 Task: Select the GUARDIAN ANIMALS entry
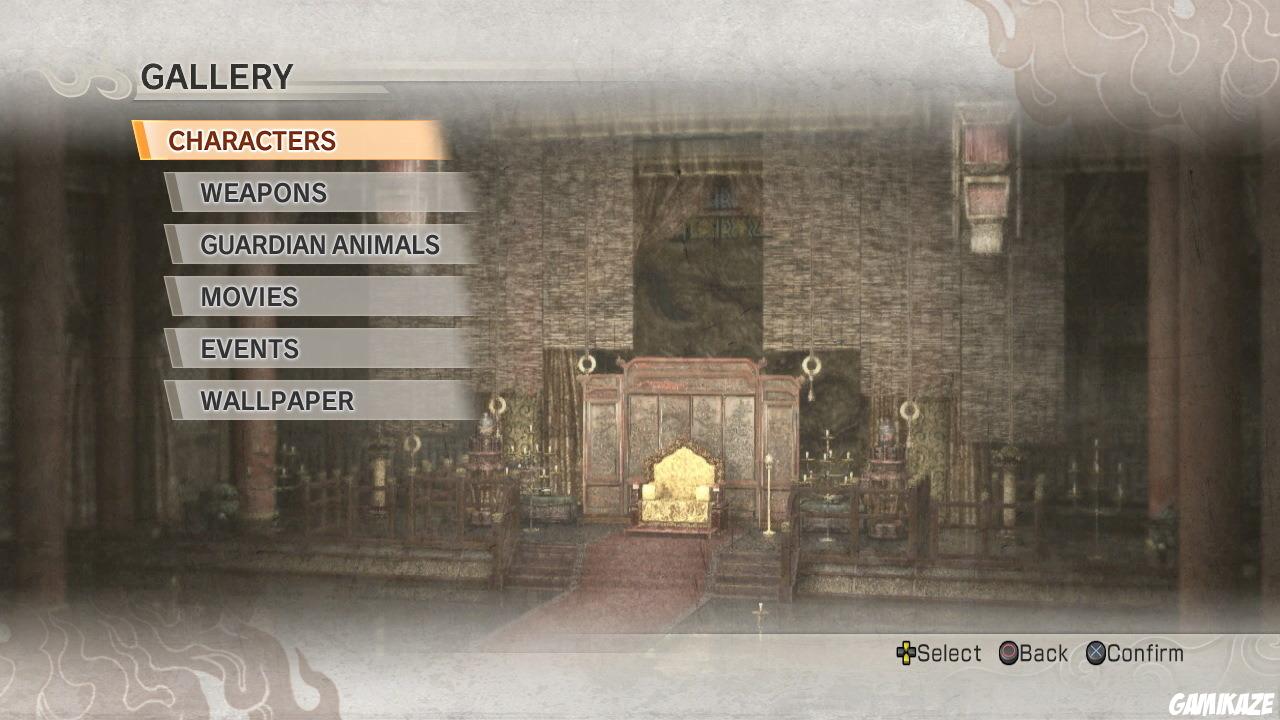pos(320,245)
